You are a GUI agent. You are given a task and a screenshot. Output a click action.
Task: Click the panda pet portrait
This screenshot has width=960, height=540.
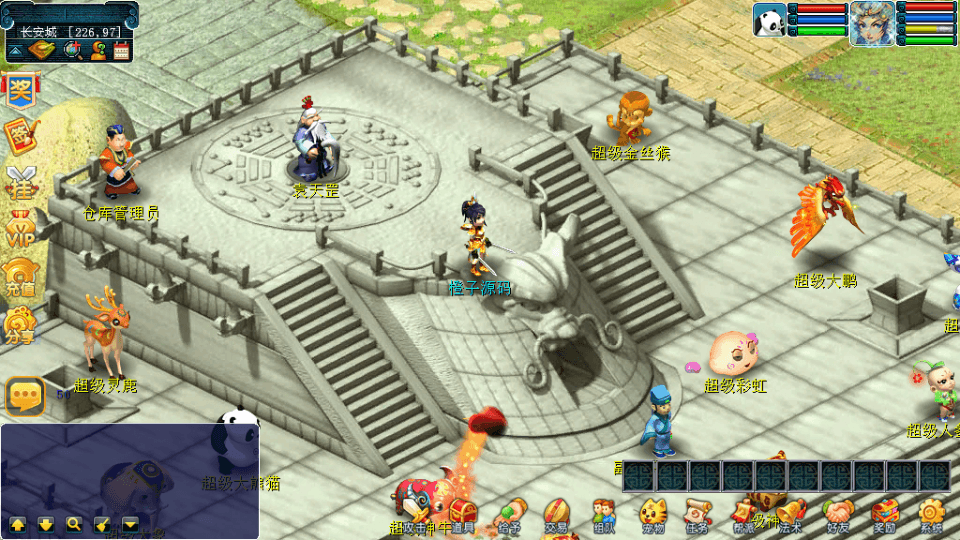pyautogui.click(x=769, y=20)
